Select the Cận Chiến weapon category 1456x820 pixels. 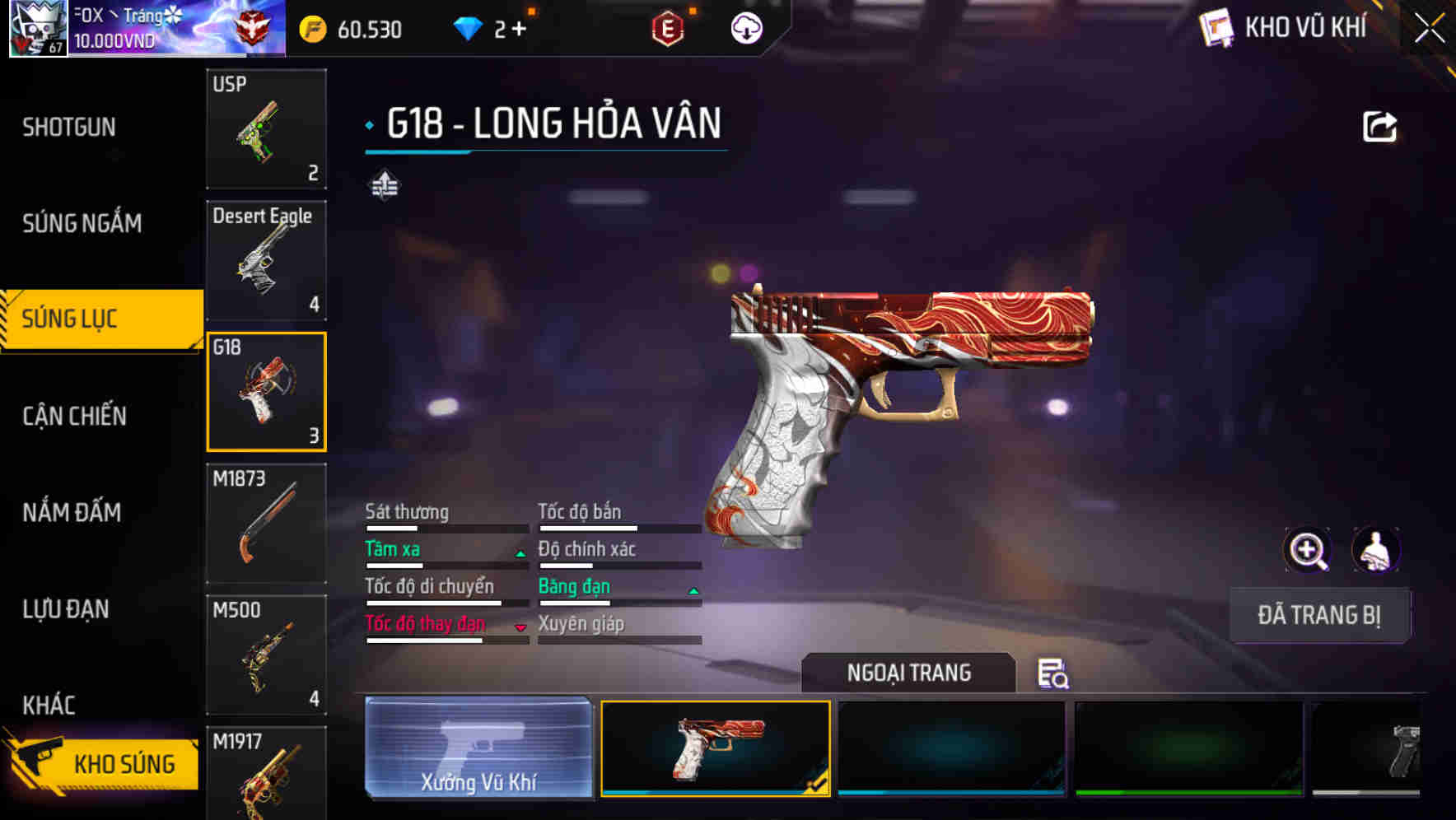coord(74,416)
